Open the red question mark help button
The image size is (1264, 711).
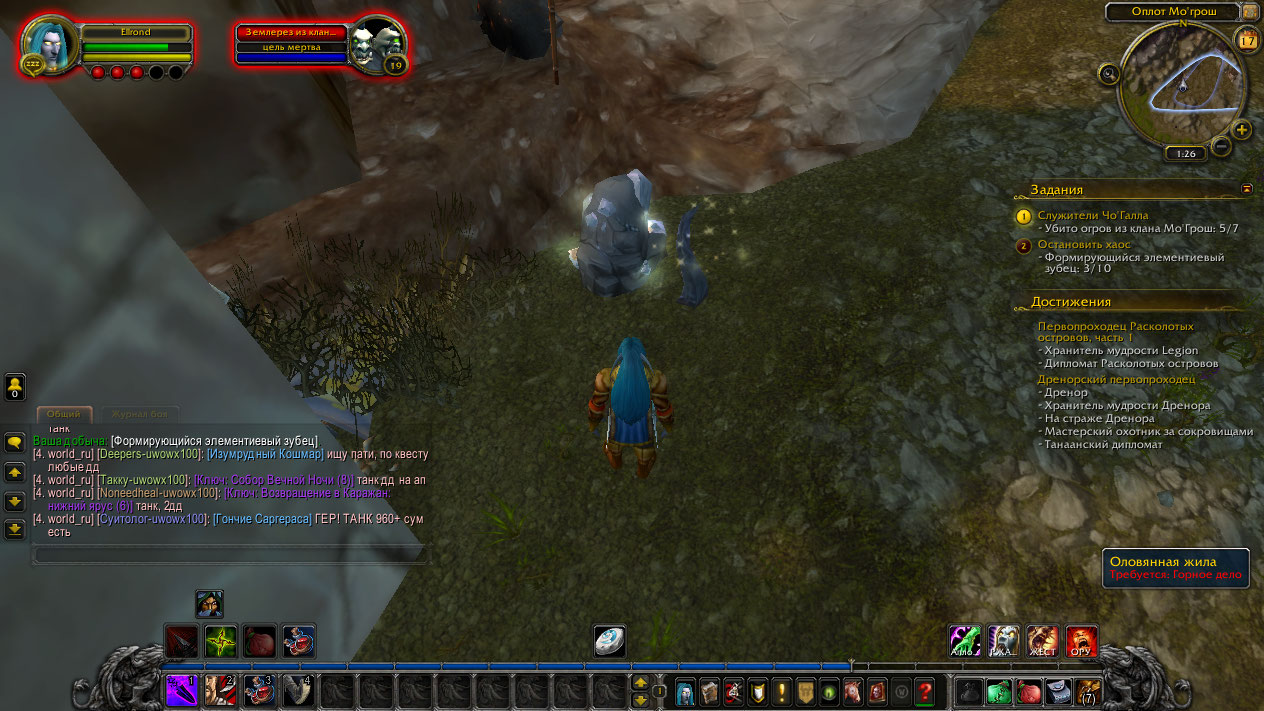(x=925, y=690)
